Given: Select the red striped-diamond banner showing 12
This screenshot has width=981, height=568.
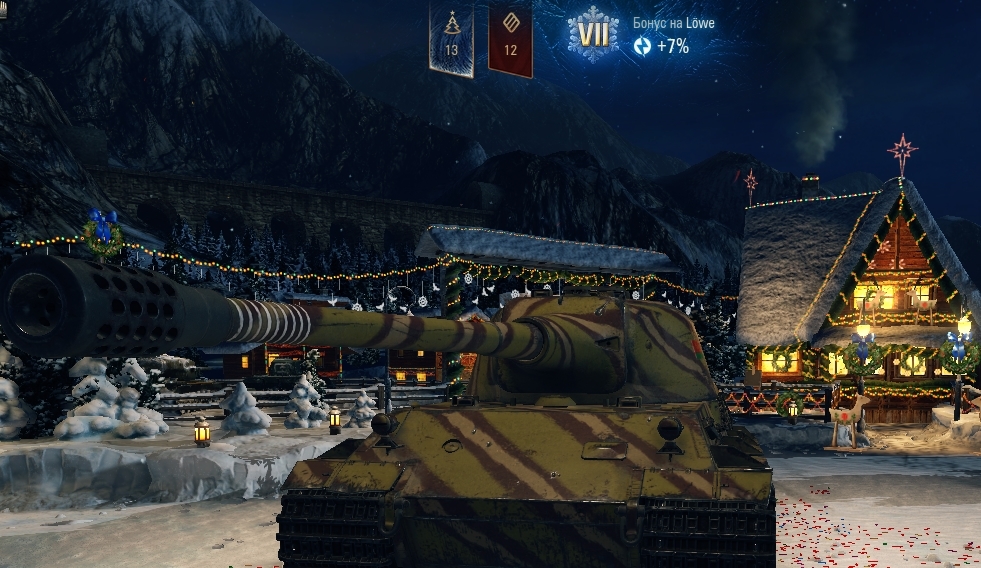Looking at the screenshot, I should [x=510, y=36].
